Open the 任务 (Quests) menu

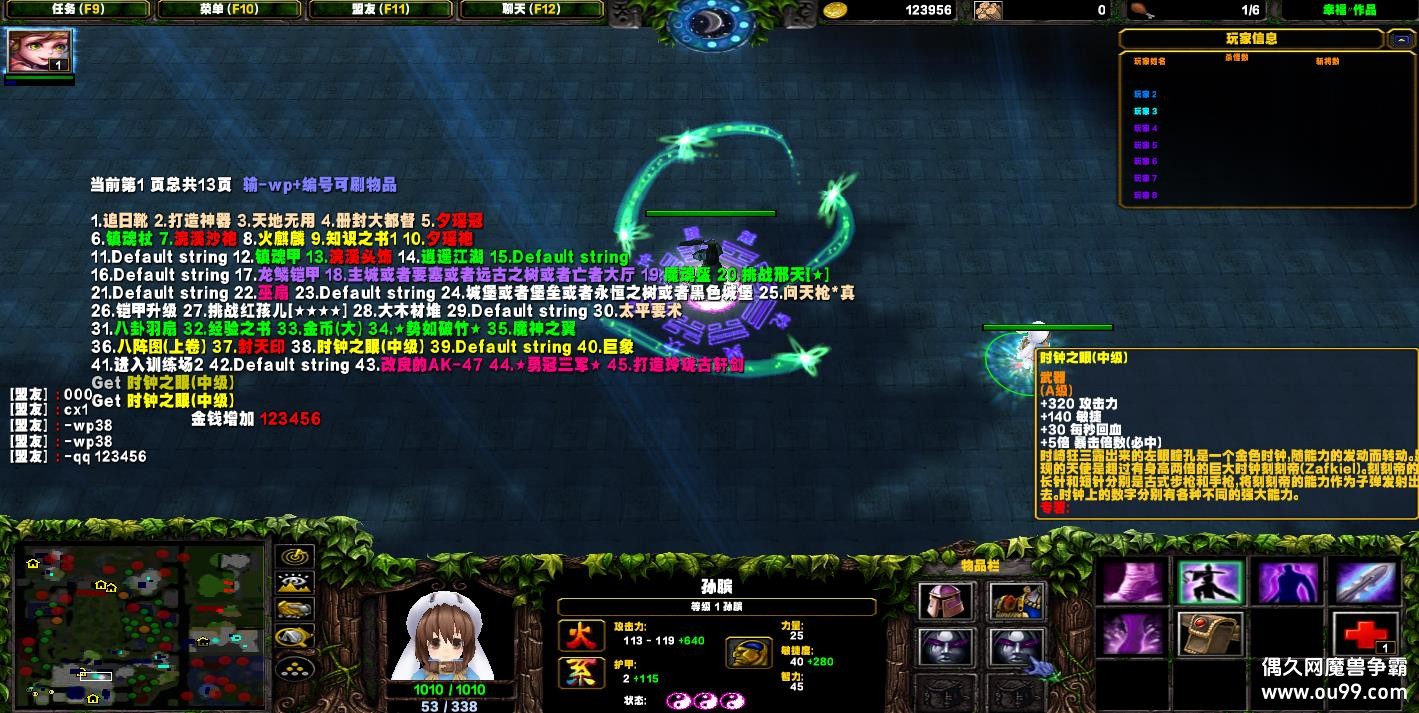[75, 10]
